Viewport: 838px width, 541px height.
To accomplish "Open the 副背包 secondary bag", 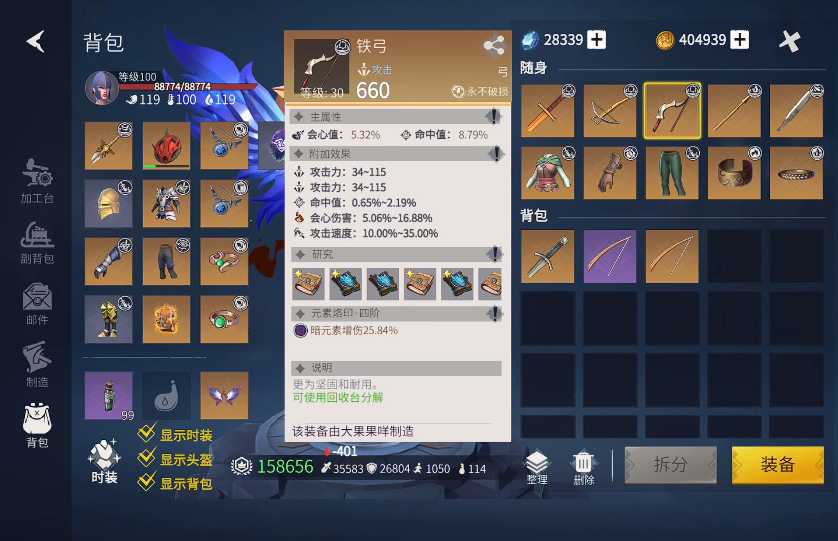I will coord(37,243).
